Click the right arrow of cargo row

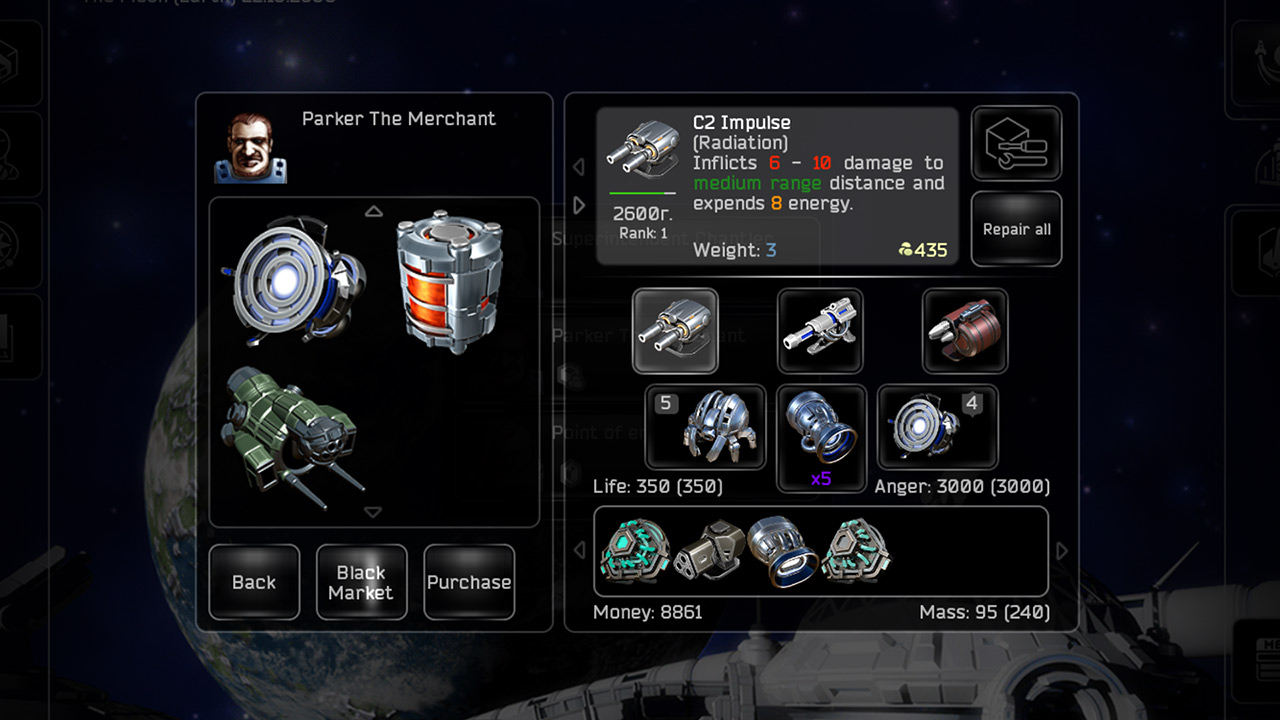[x=1062, y=551]
